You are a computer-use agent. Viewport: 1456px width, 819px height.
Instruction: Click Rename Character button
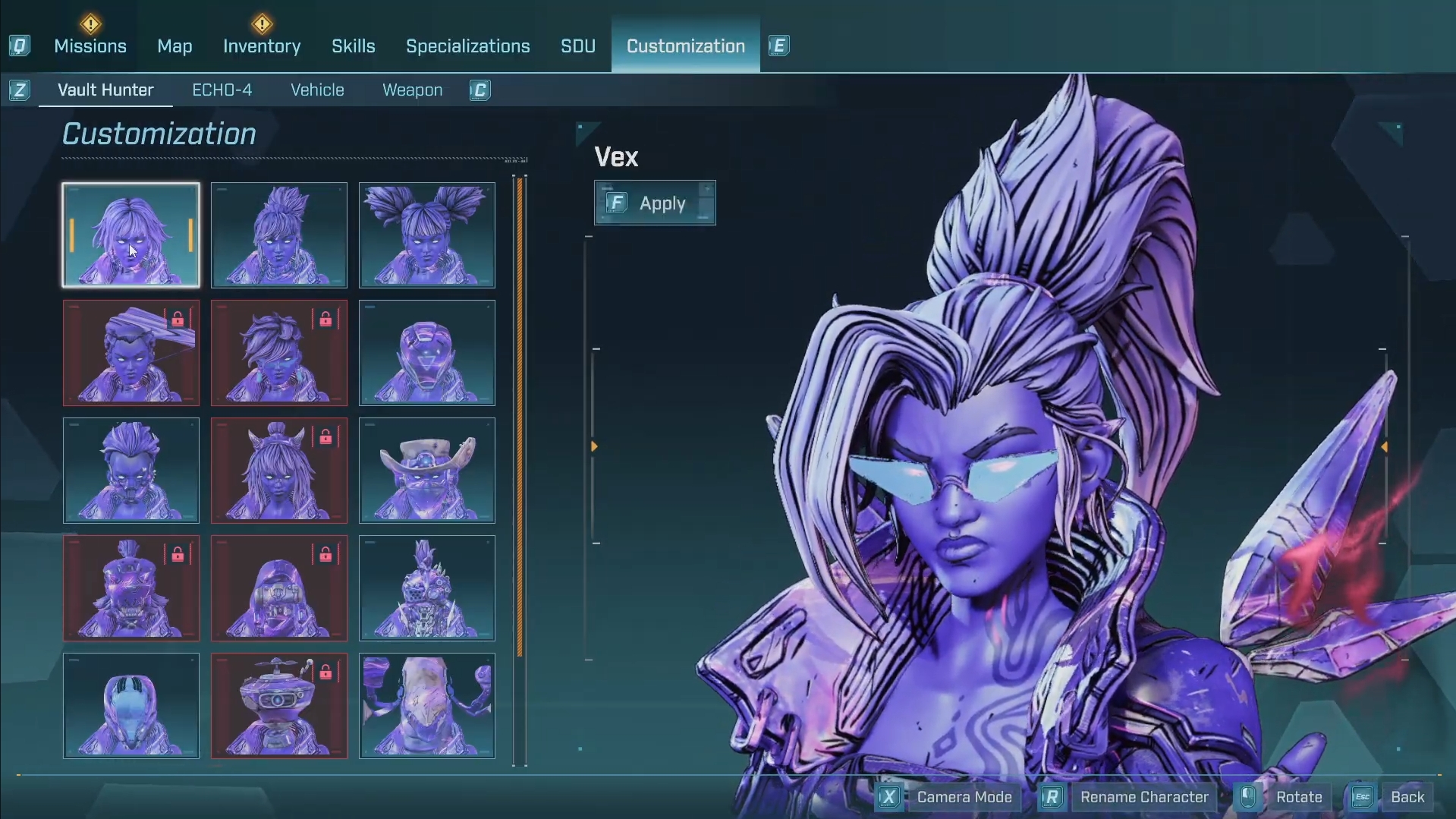tap(1129, 797)
